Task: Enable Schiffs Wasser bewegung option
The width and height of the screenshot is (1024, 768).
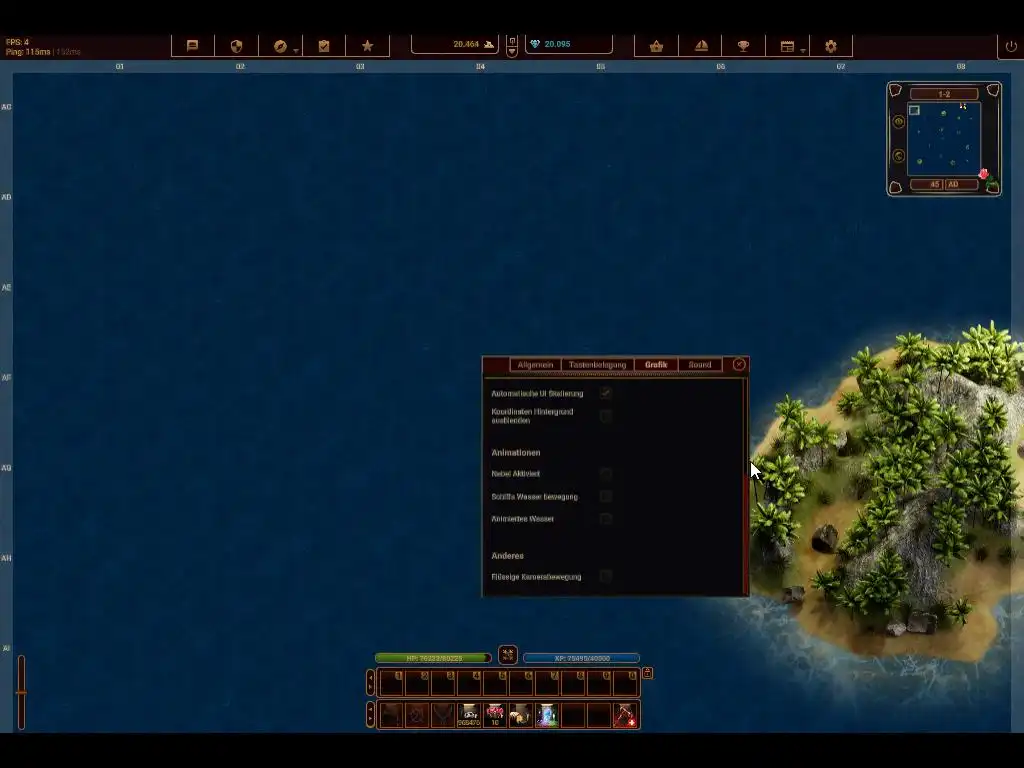Action: coord(606,496)
